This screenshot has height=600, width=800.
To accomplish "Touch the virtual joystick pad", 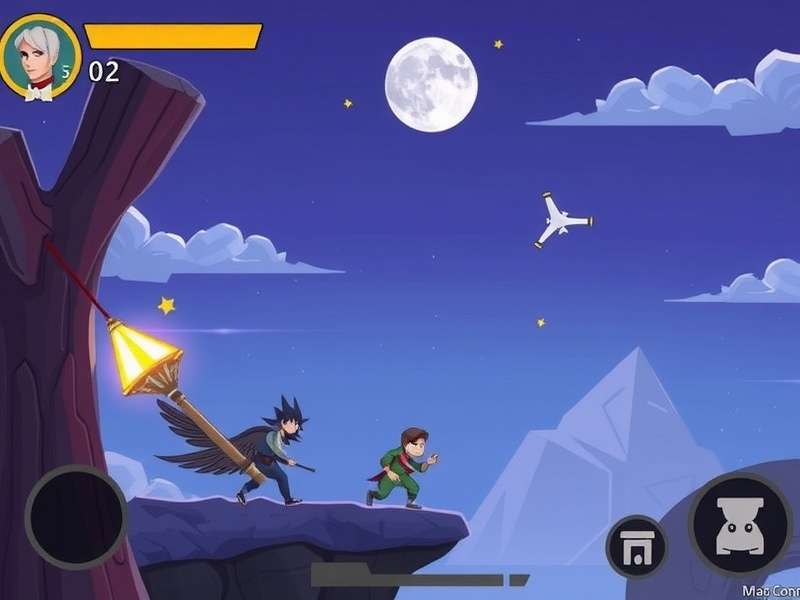I will click(x=76, y=517).
